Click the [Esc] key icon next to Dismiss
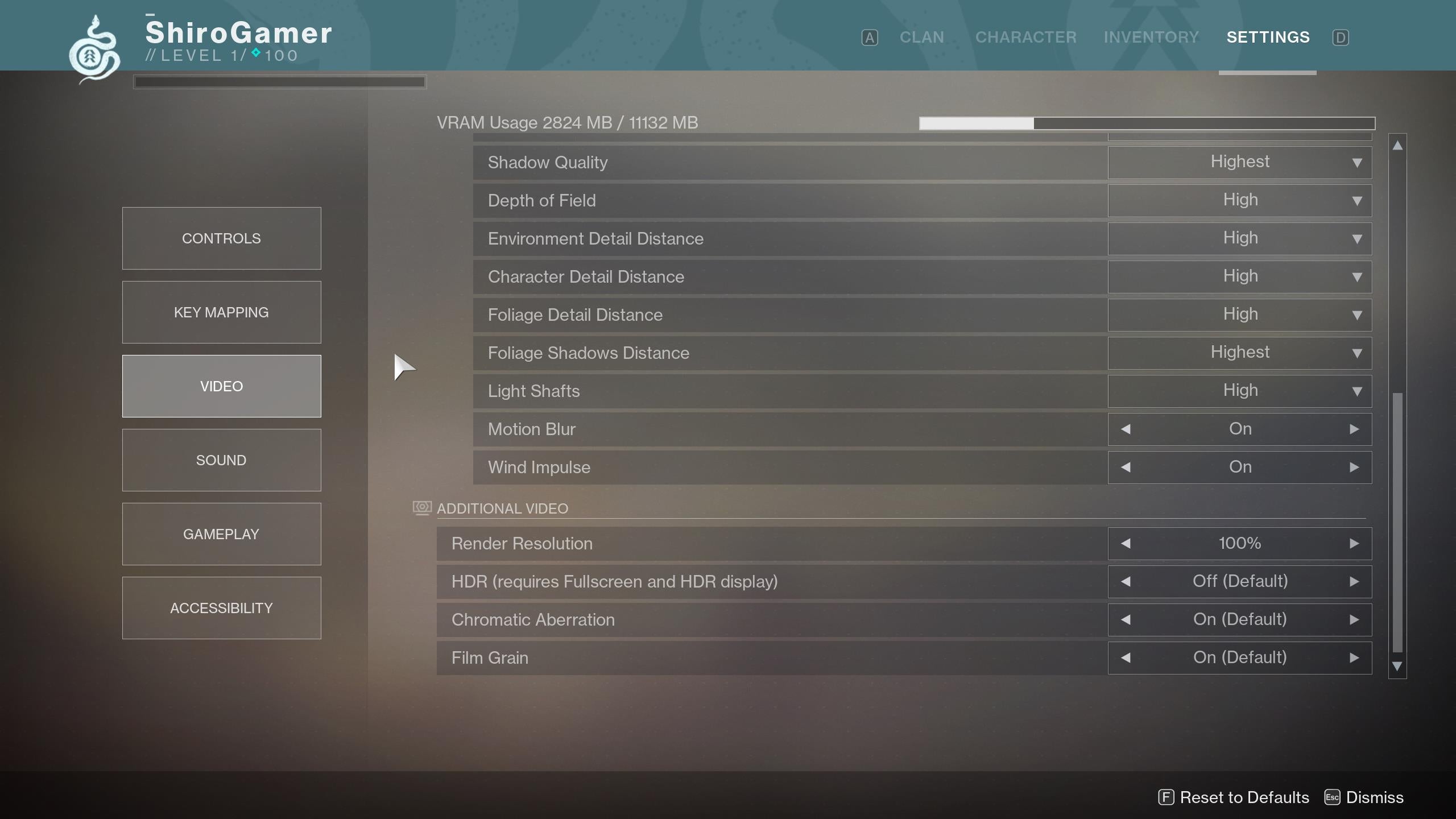Image resolution: width=1456 pixels, height=819 pixels. [x=1333, y=797]
